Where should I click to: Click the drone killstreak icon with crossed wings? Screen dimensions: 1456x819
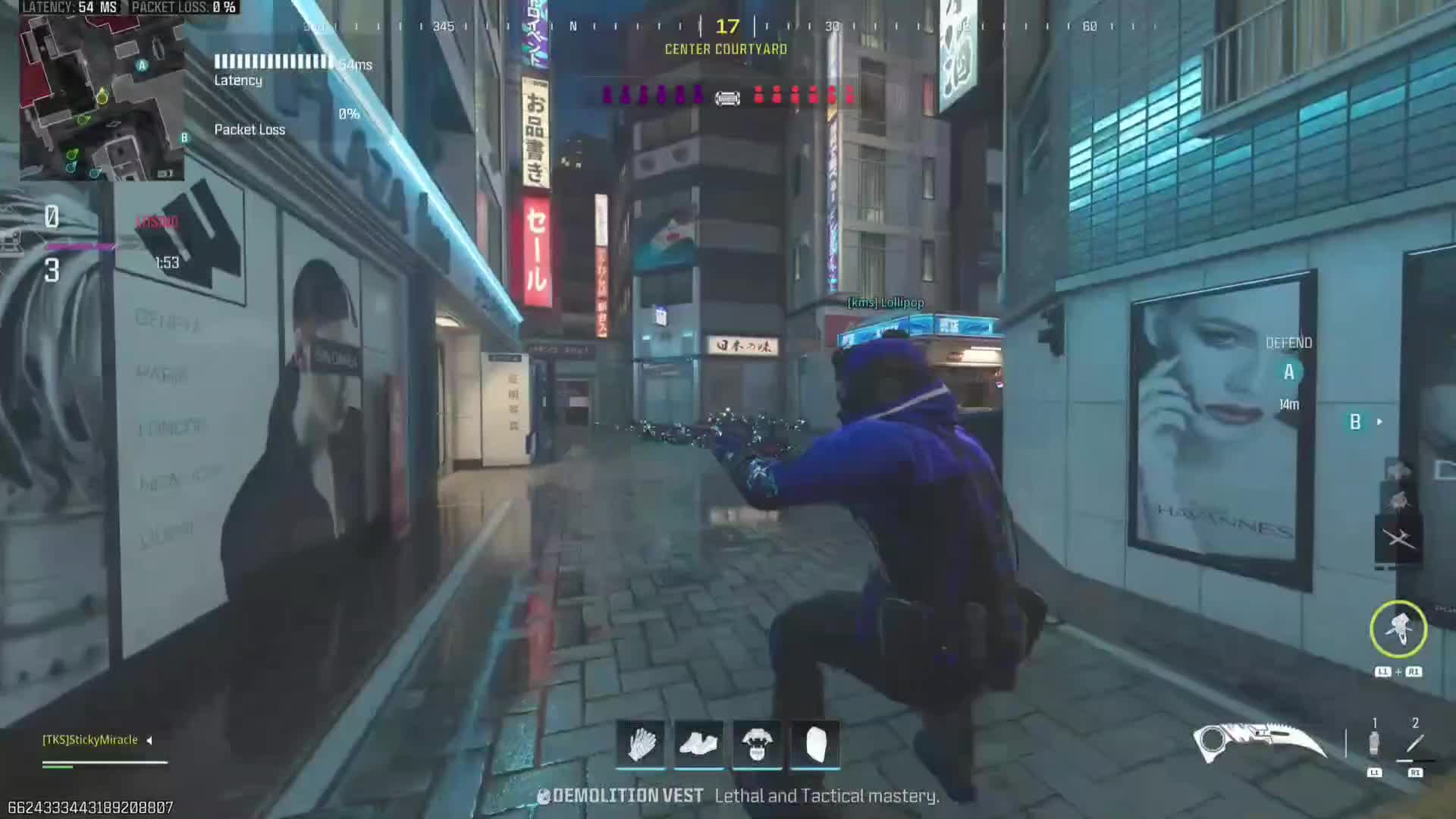(1398, 538)
